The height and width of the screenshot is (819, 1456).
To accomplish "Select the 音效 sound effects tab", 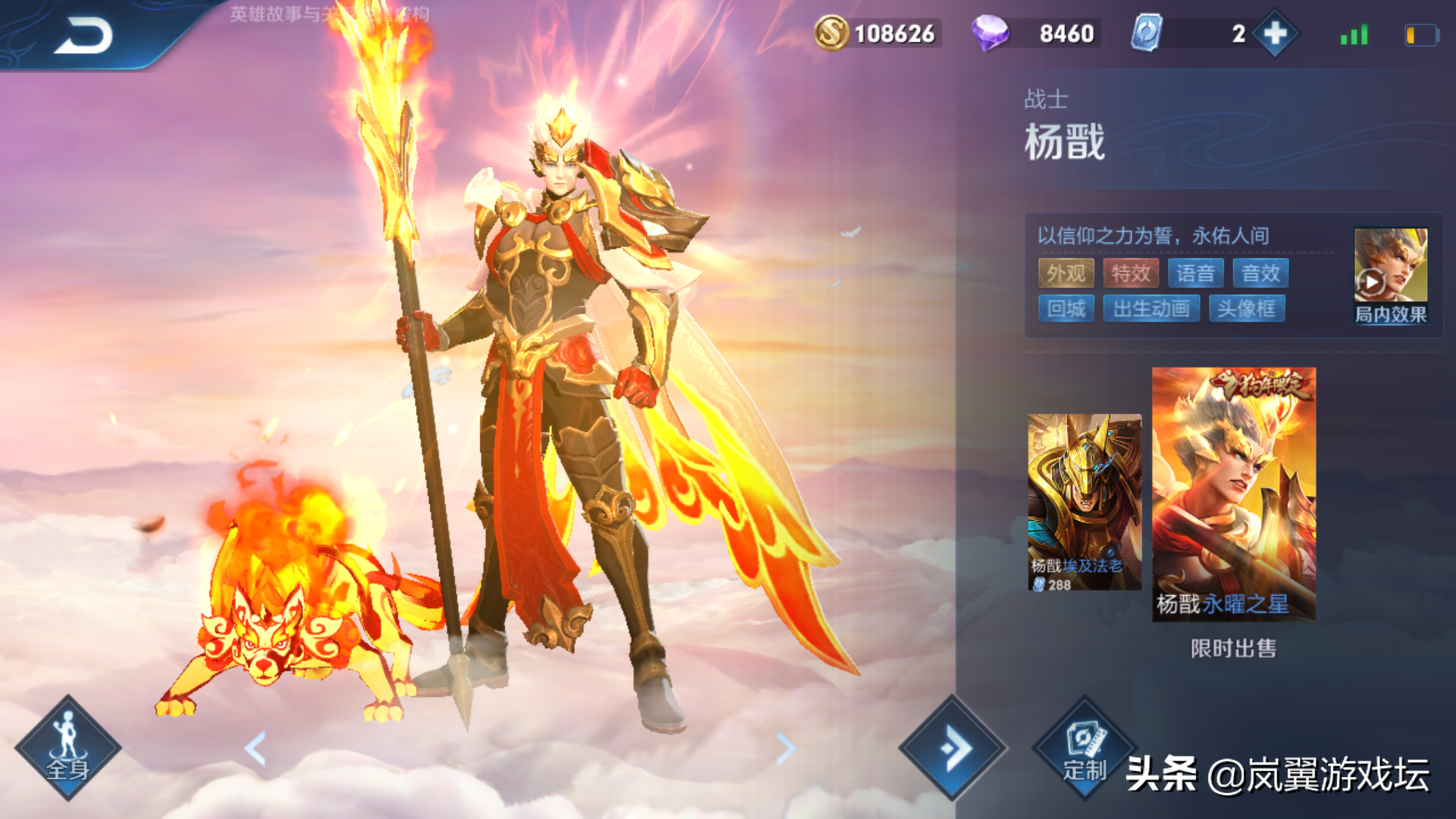I will tap(1263, 274).
